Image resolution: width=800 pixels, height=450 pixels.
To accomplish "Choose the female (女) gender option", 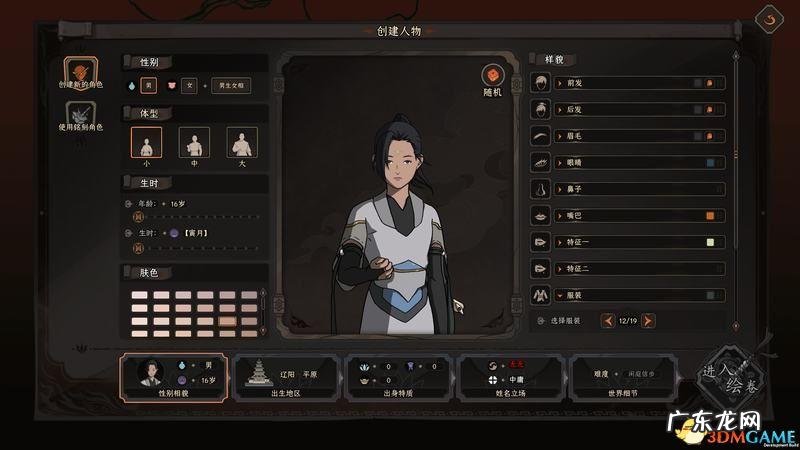I will [189, 86].
